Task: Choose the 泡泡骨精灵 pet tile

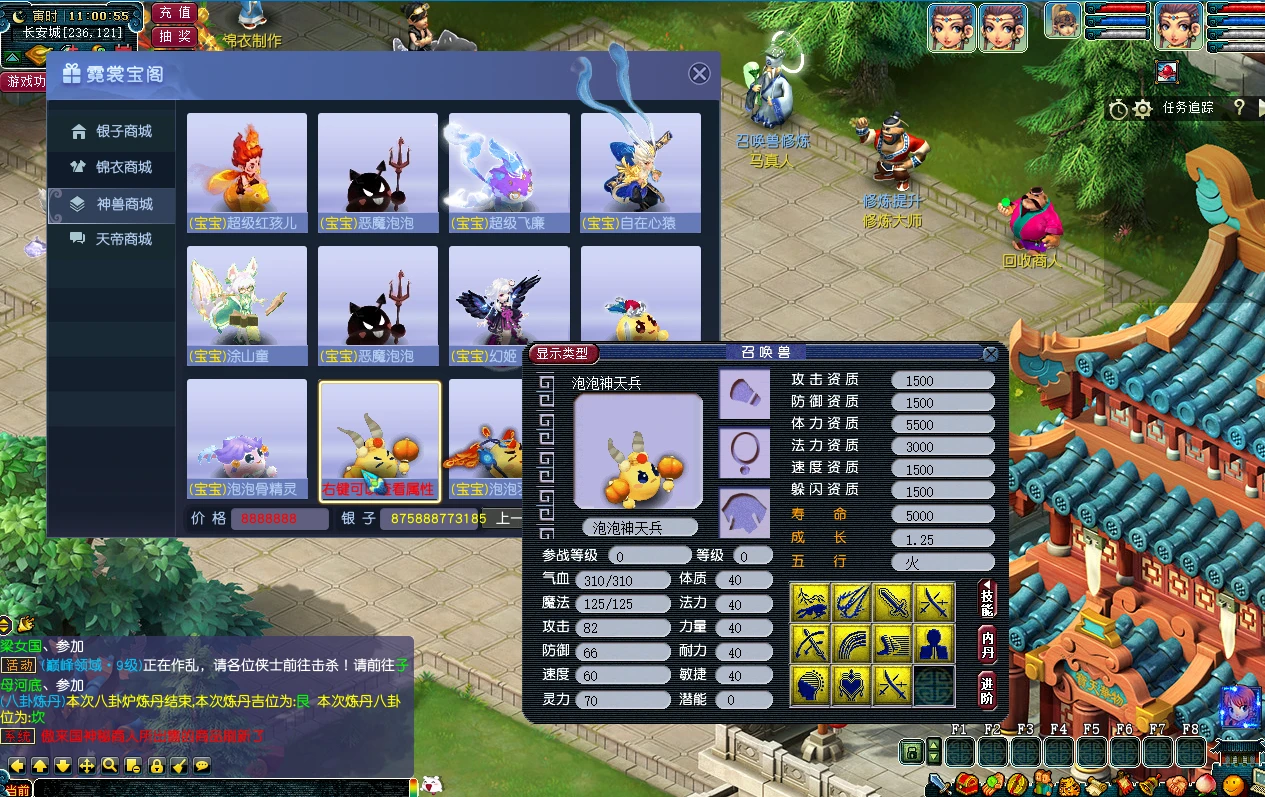Action: [x=247, y=438]
